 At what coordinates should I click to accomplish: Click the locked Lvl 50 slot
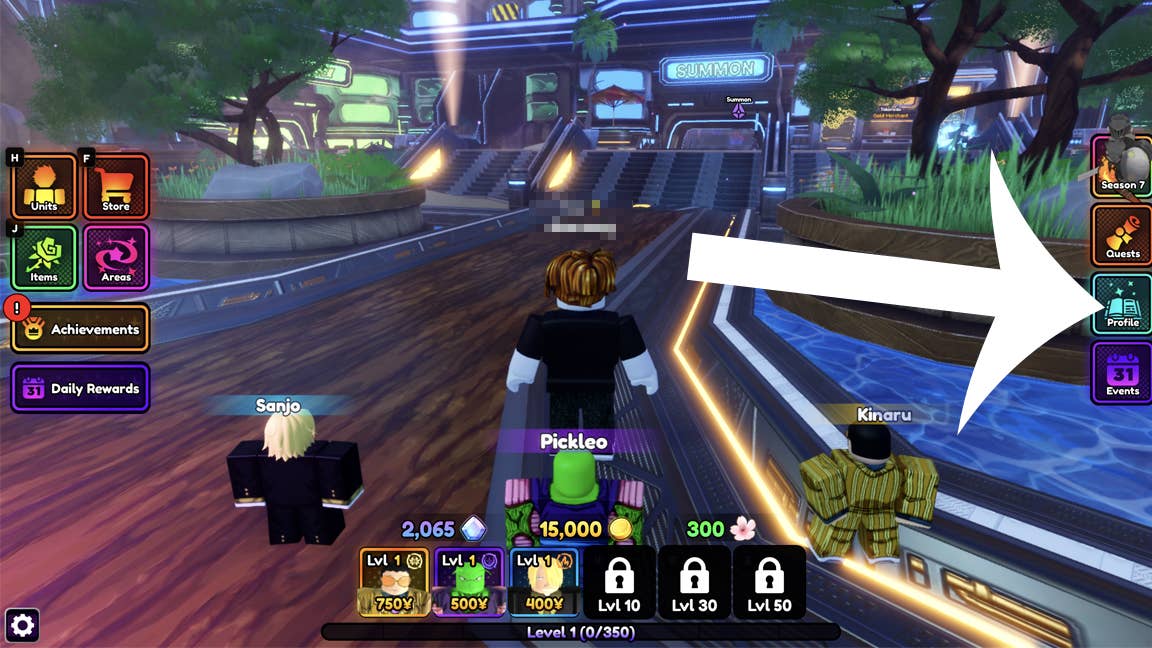click(769, 582)
